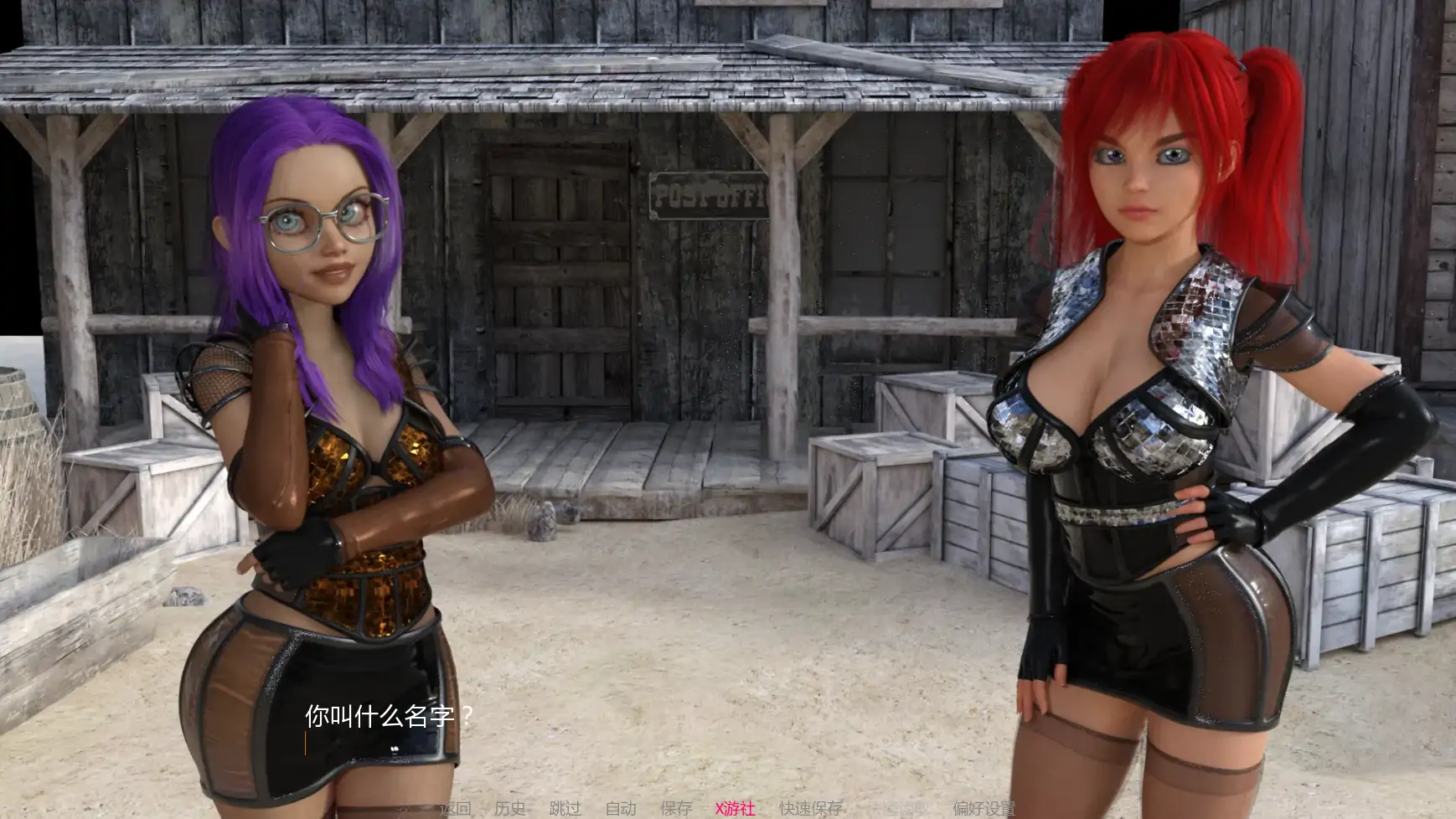The height and width of the screenshot is (819, 1456).
Task: Select 快速保存 (Quick Save)
Action: pos(811,808)
